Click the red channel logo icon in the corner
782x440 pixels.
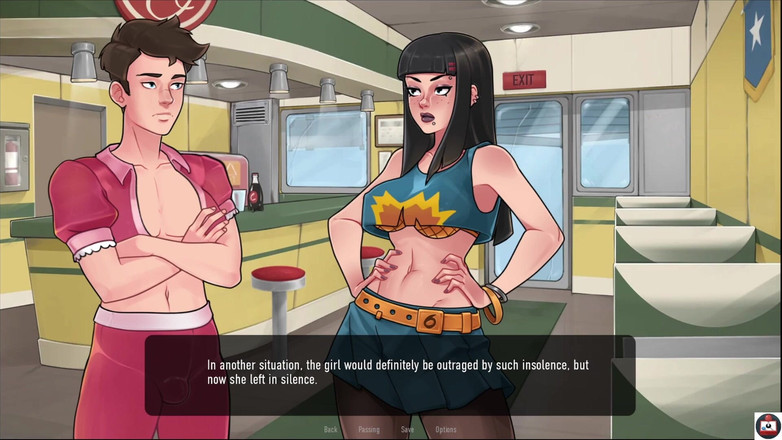767,425
